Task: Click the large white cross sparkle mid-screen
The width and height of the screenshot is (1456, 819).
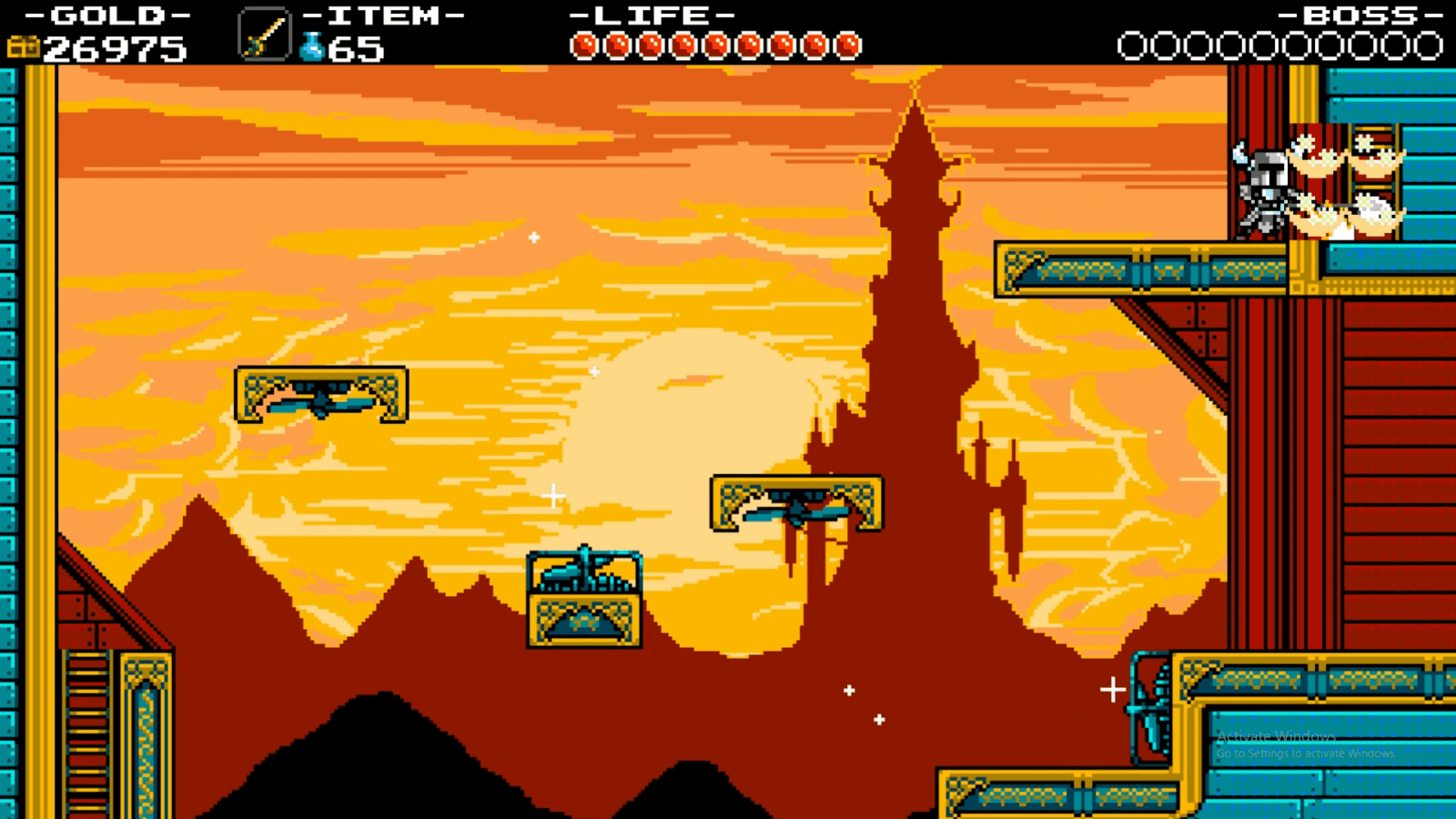Action: point(552,497)
